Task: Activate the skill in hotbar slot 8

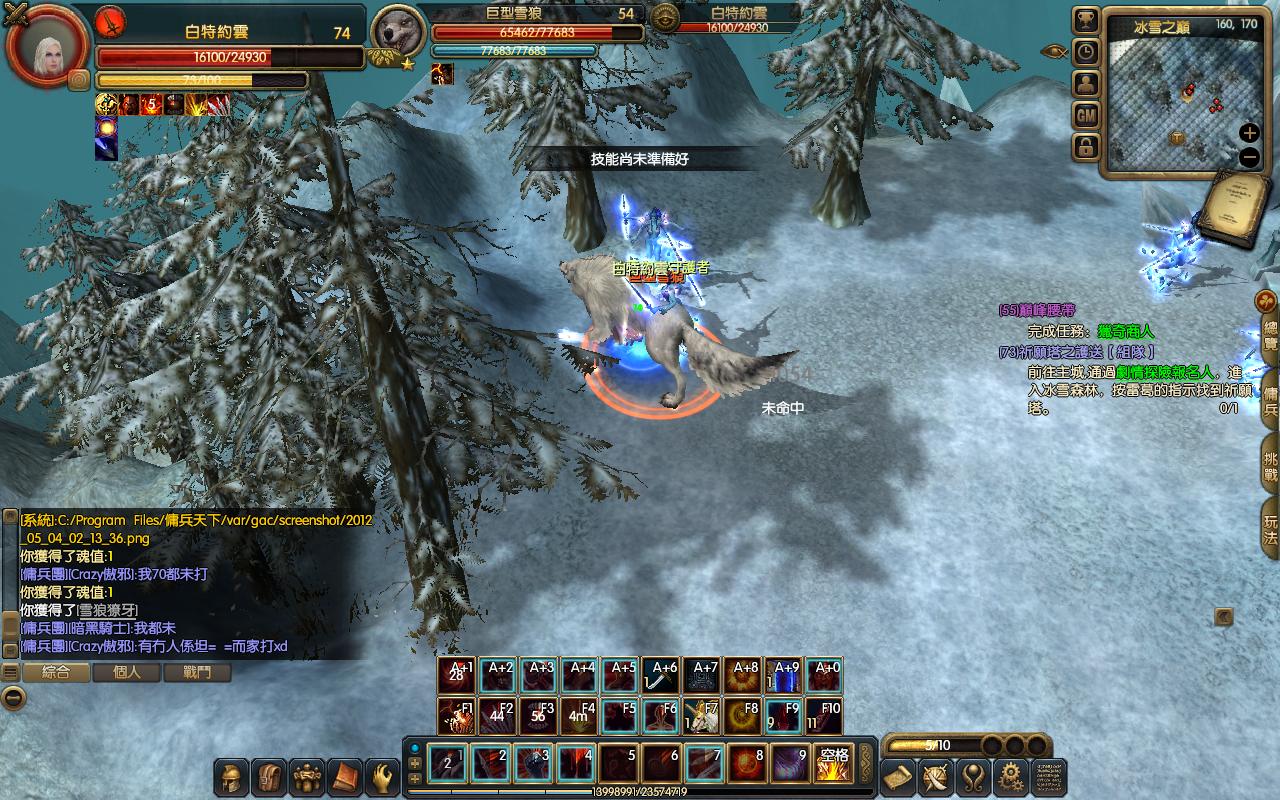Action: tap(746, 764)
